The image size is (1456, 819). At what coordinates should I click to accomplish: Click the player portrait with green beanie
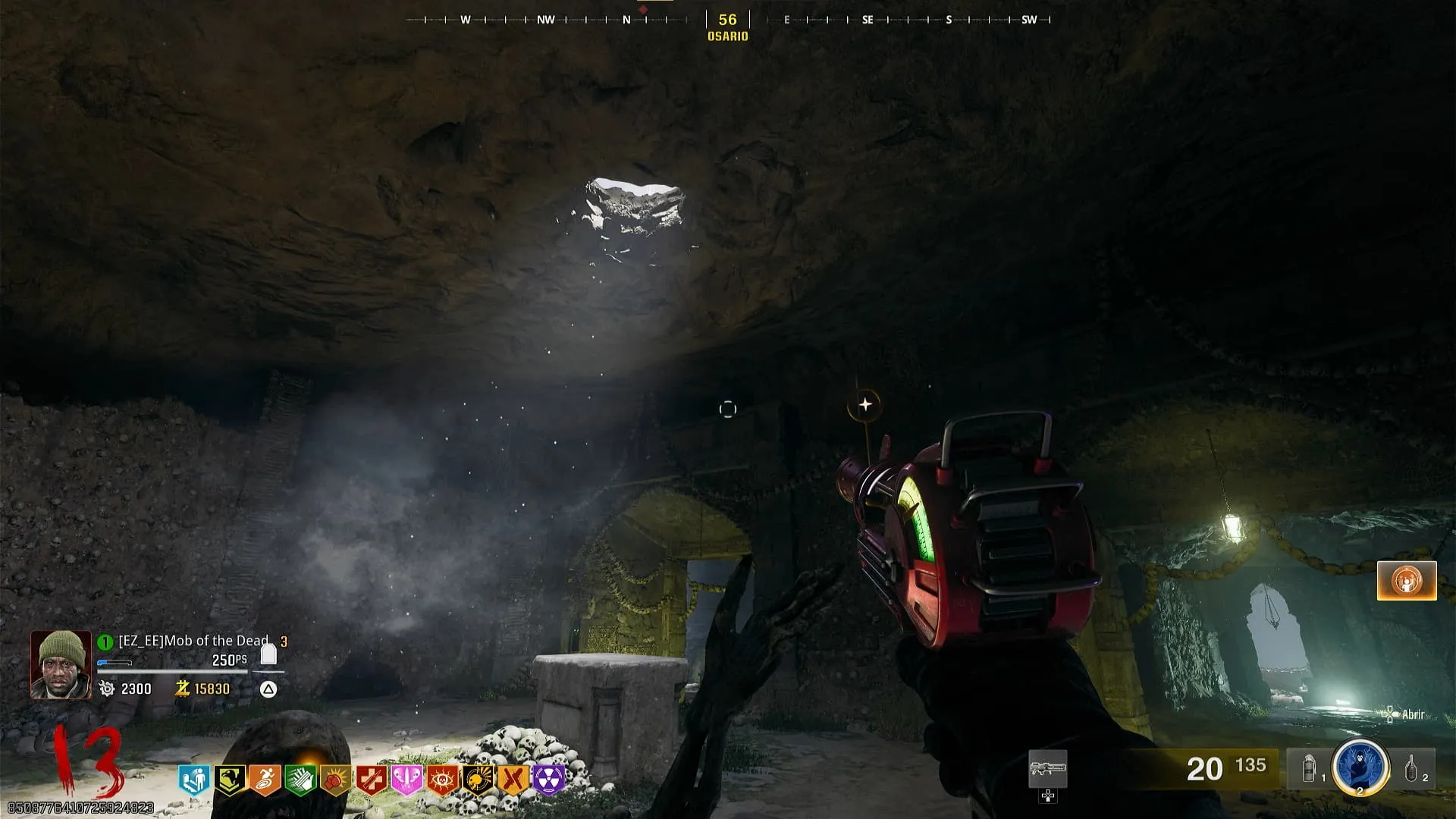click(61, 664)
